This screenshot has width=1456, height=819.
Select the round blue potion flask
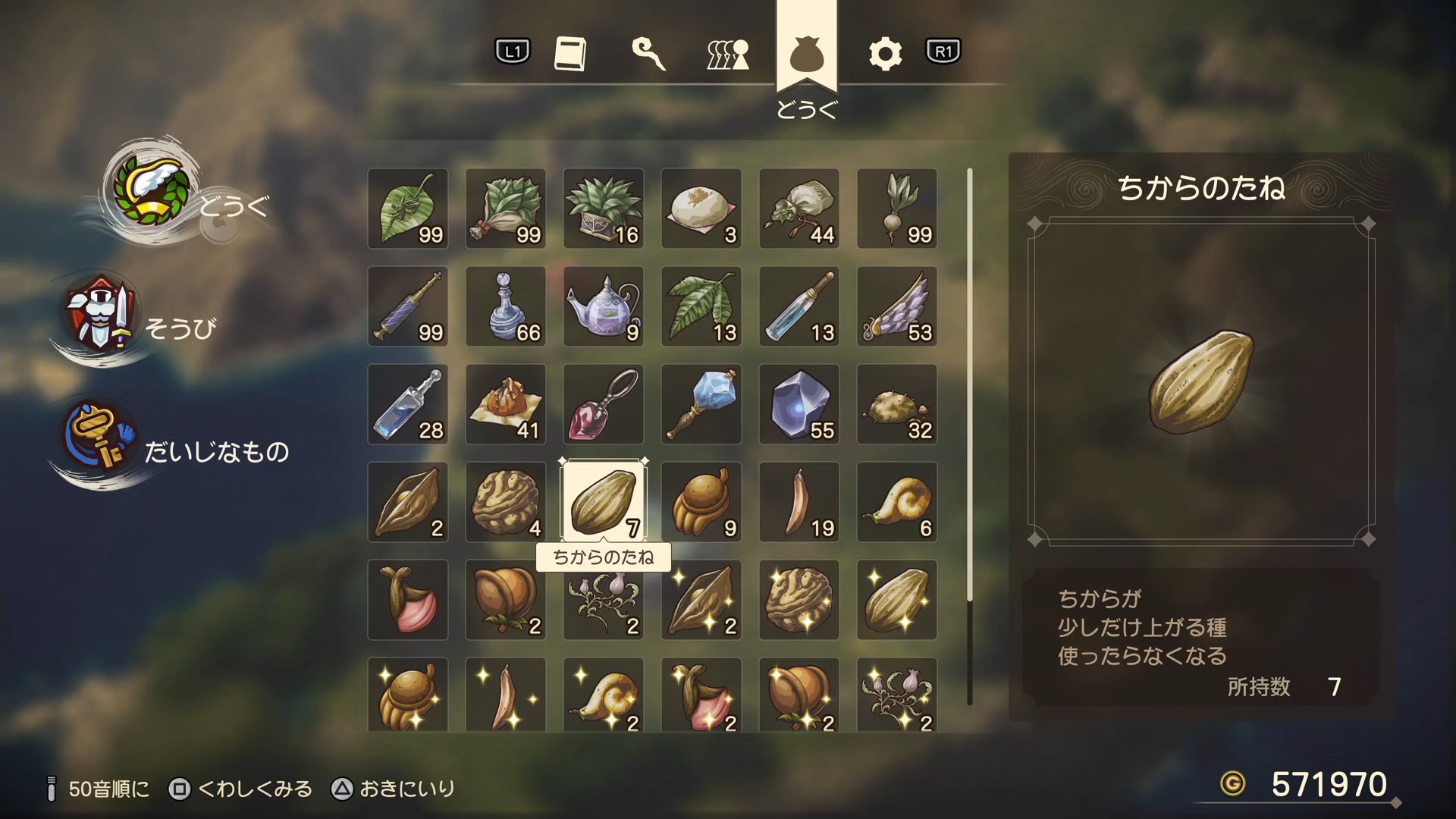pyautogui.click(x=506, y=306)
